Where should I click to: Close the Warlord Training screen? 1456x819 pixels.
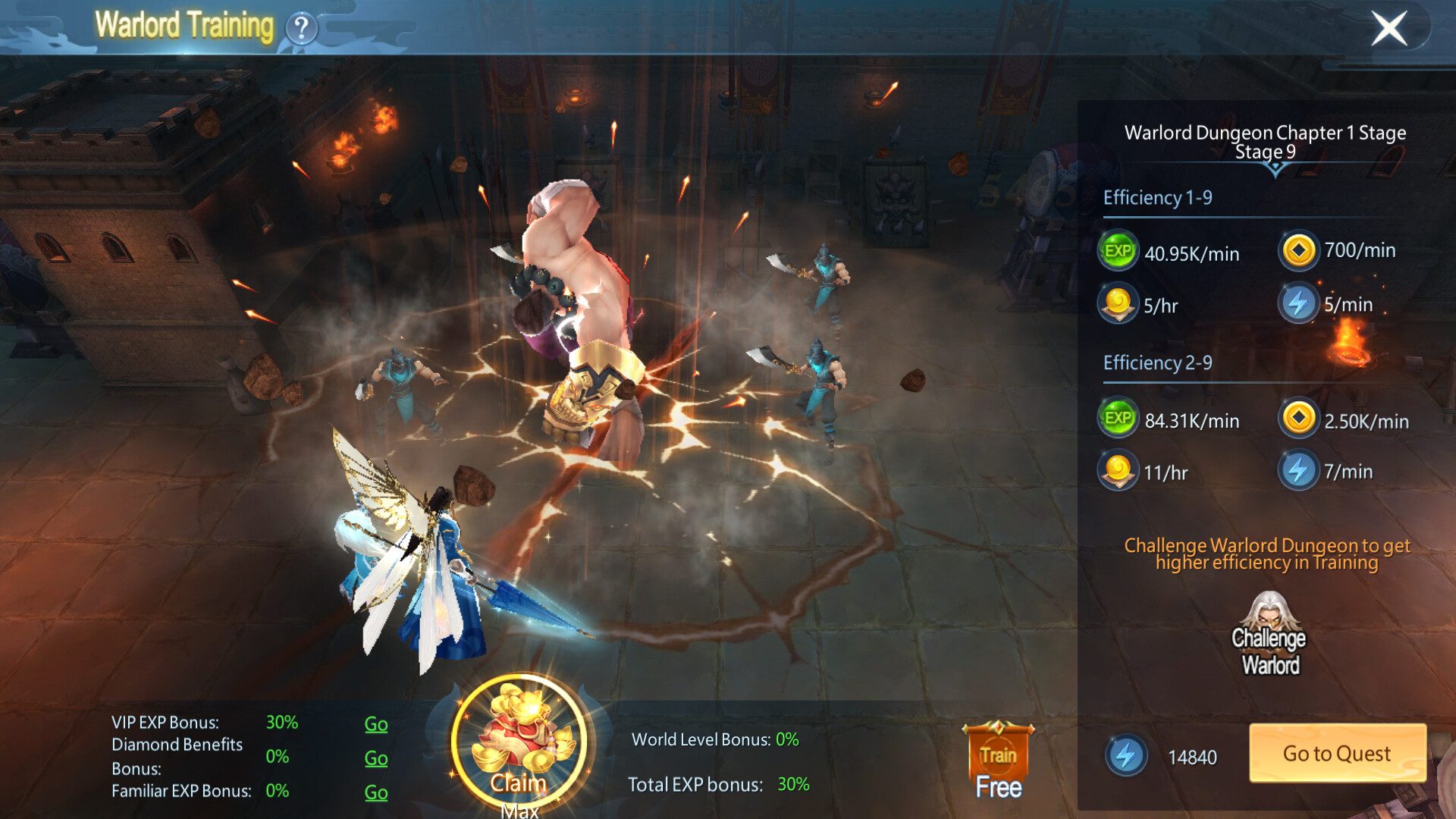[1389, 29]
